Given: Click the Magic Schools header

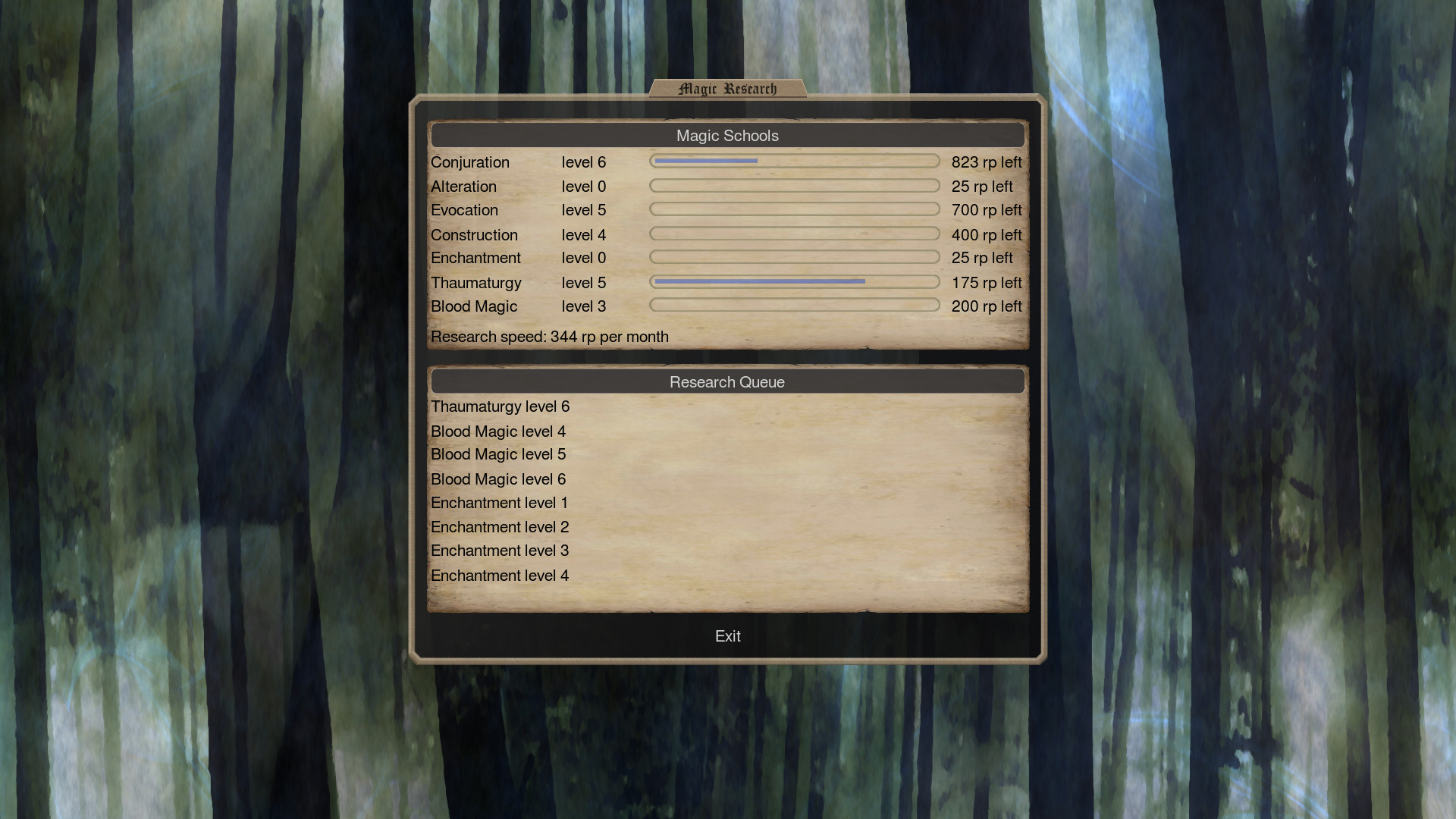Looking at the screenshot, I should (726, 136).
